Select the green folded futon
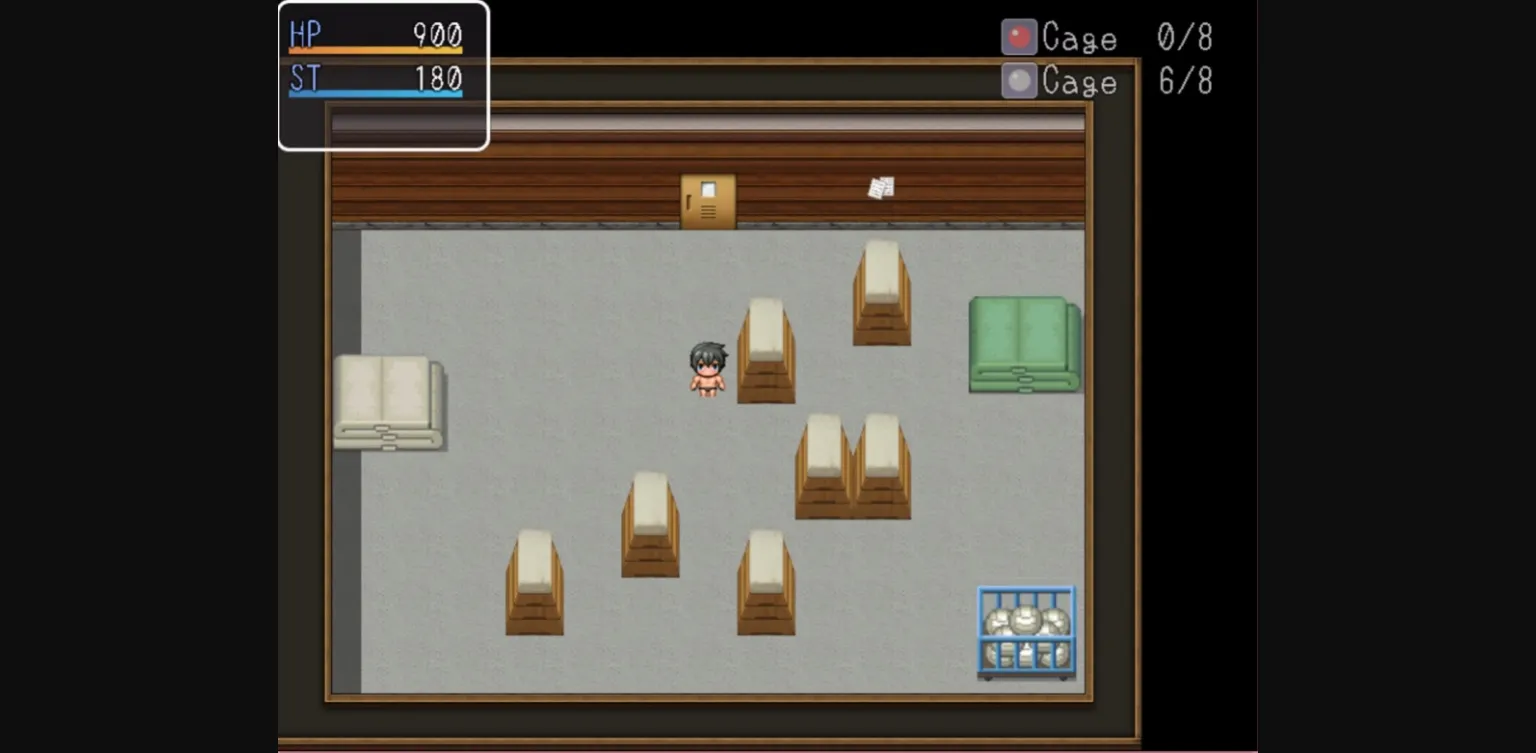This screenshot has width=1536, height=753. tap(1023, 345)
